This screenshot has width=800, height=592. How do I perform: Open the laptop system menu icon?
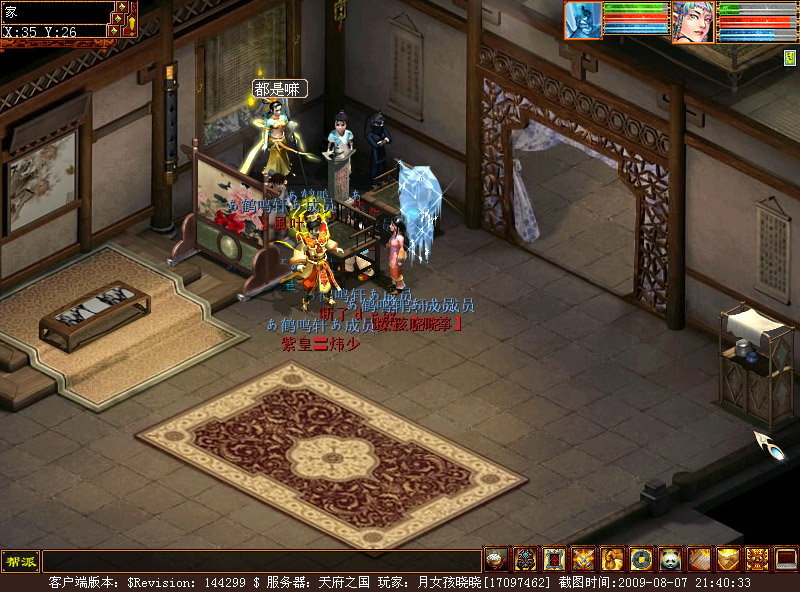[786, 560]
